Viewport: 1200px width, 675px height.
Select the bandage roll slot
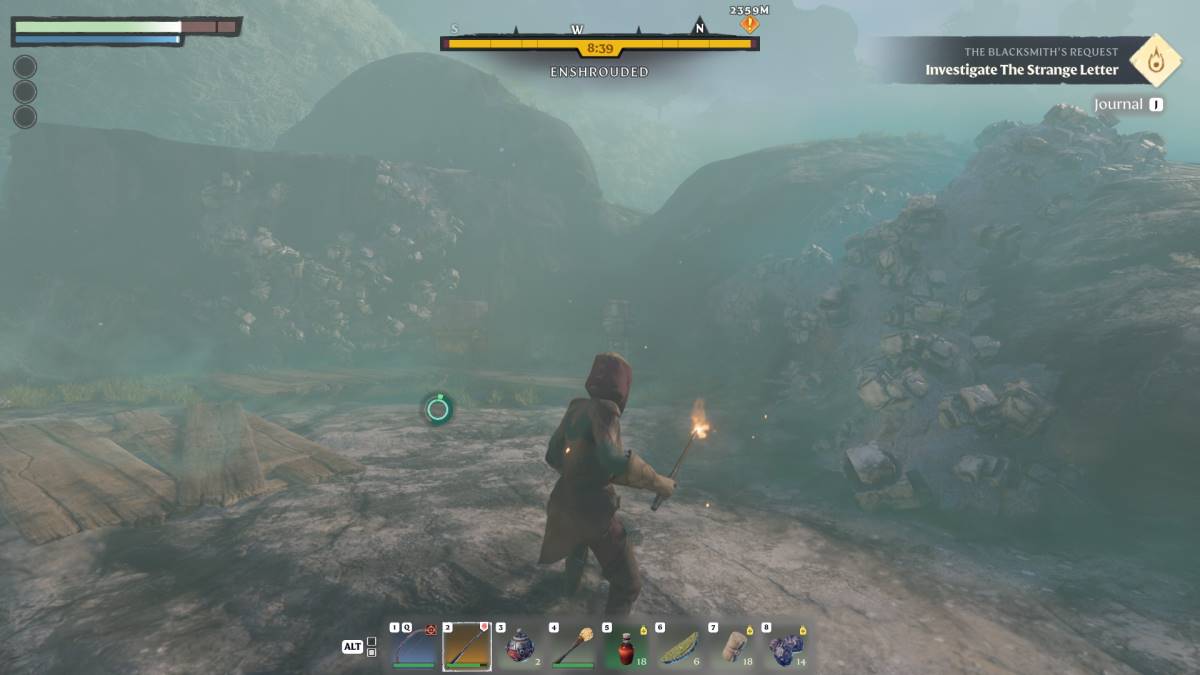733,646
